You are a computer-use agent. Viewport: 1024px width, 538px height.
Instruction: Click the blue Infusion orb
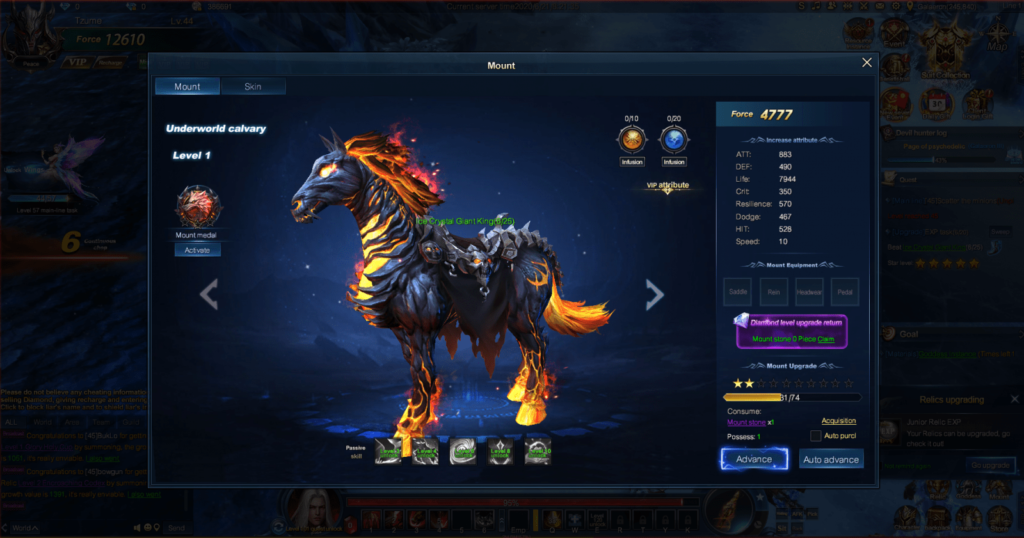(674, 139)
